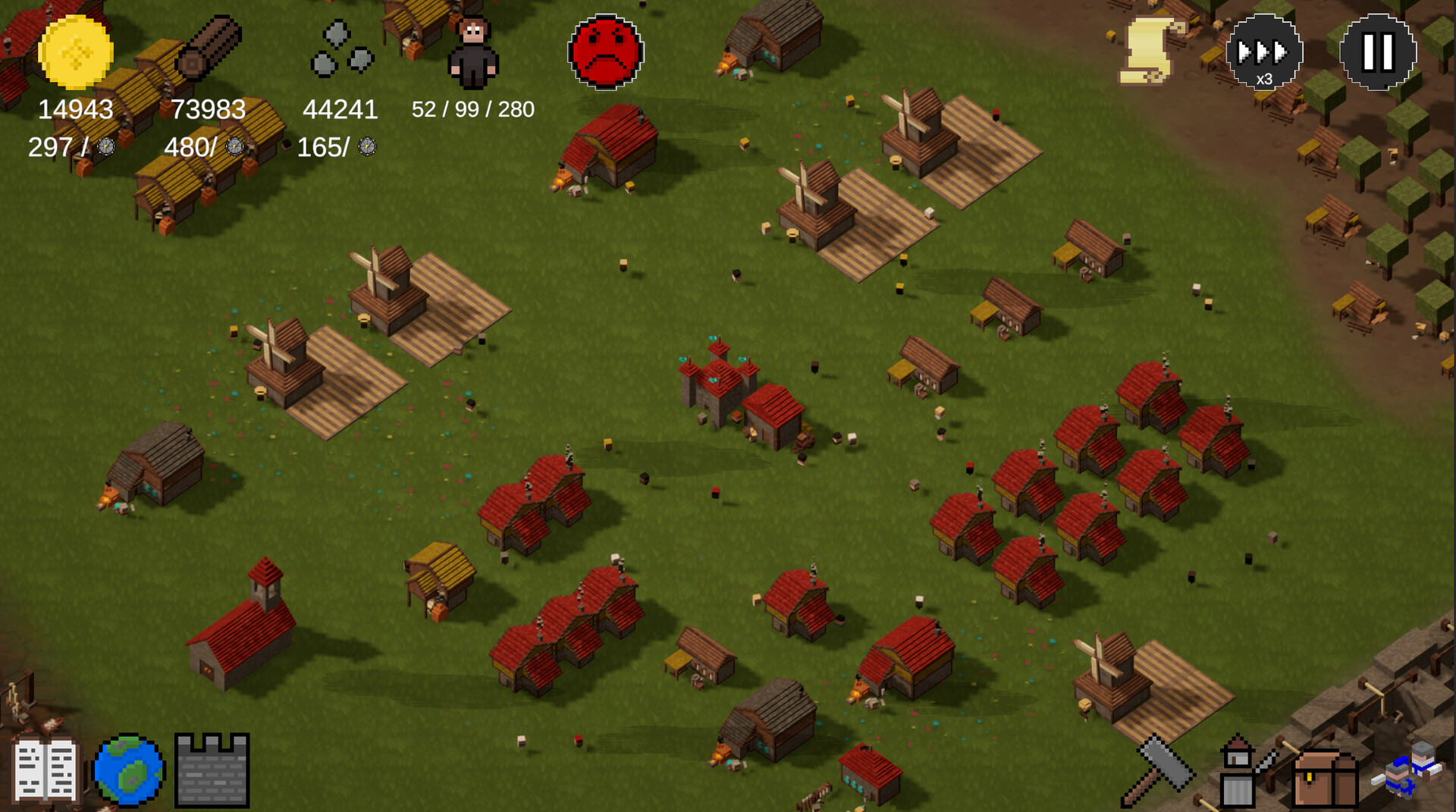Open the ledger book menu

pos(47,770)
